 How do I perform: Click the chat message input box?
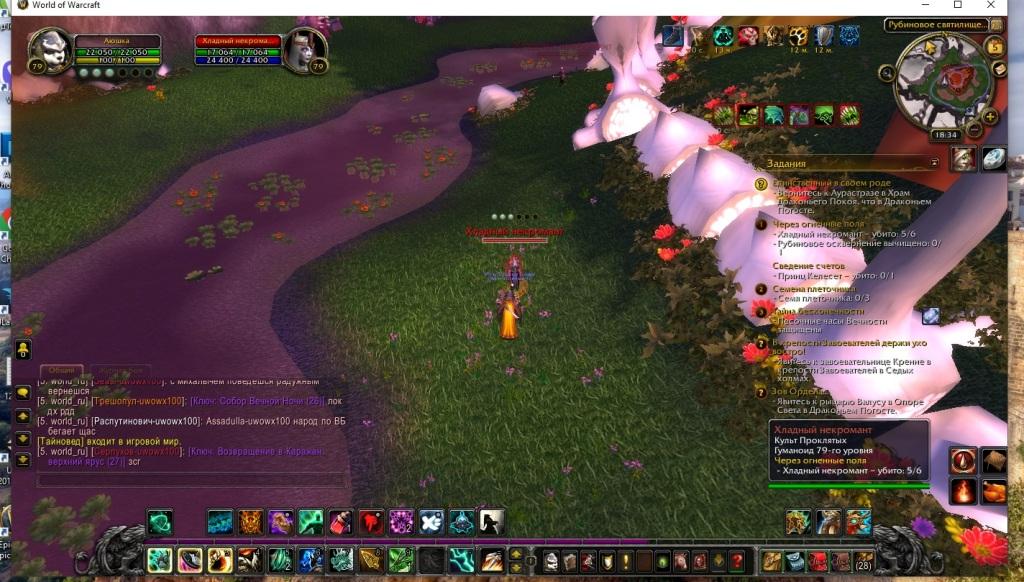pyautogui.click(x=190, y=480)
